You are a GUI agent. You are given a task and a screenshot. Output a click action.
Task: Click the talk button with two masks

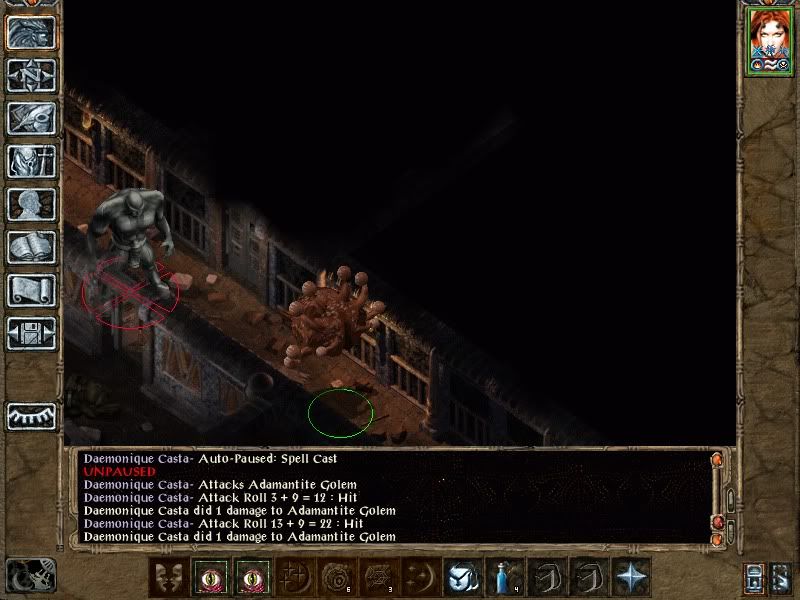coord(169,578)
